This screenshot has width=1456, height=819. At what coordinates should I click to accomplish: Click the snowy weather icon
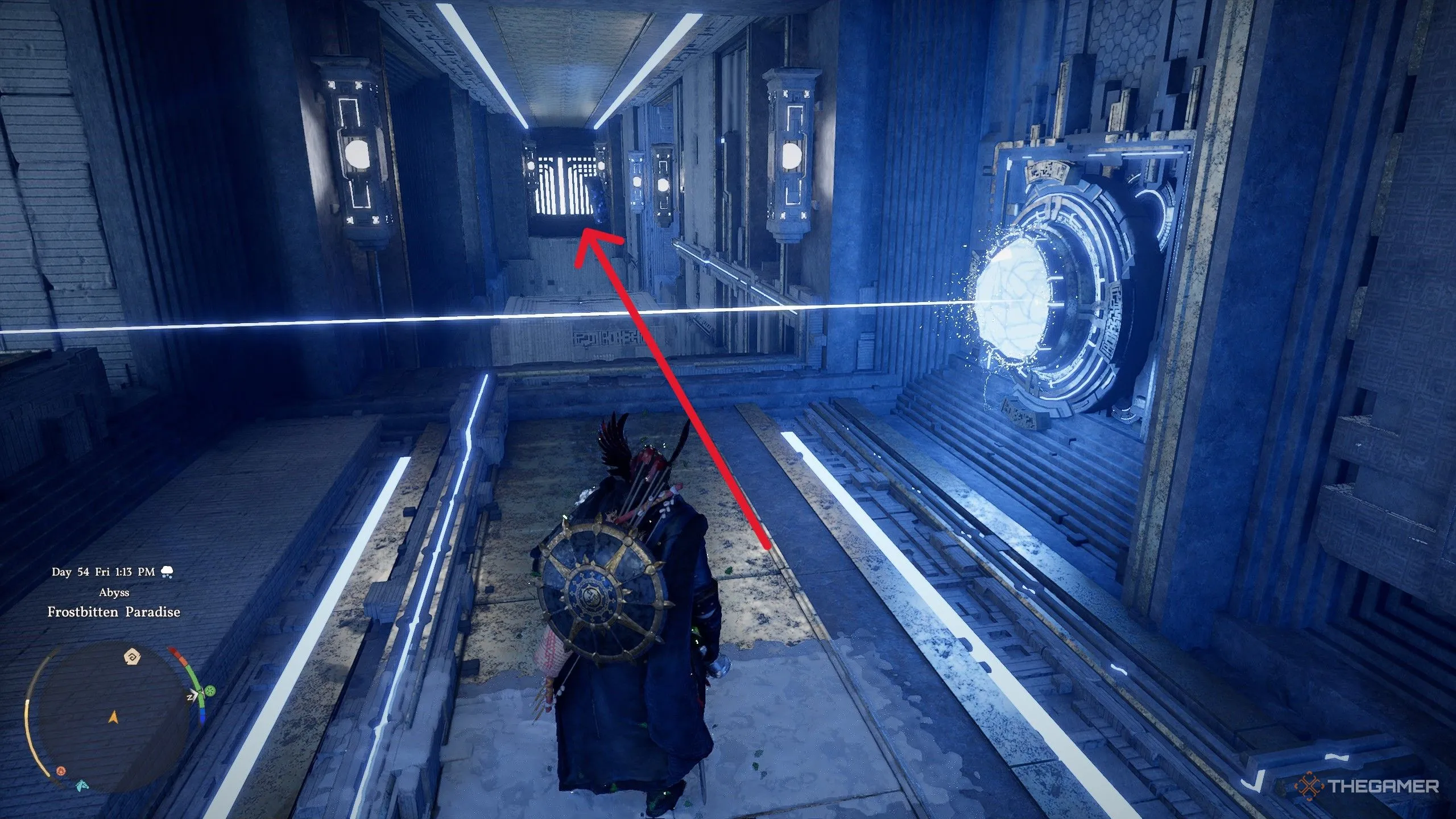click(167, 572)
